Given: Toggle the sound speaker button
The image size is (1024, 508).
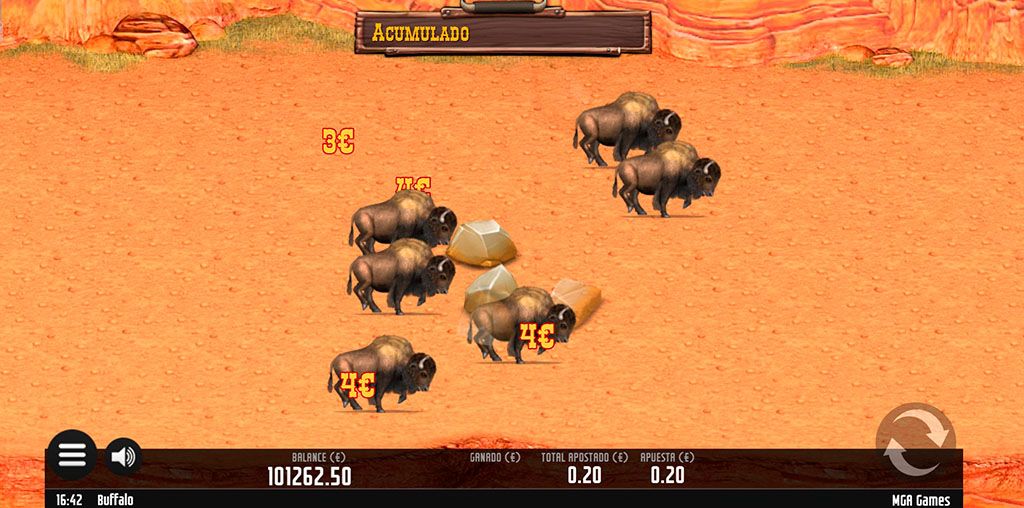Looking at the screenshot, I should pos(123,456).
